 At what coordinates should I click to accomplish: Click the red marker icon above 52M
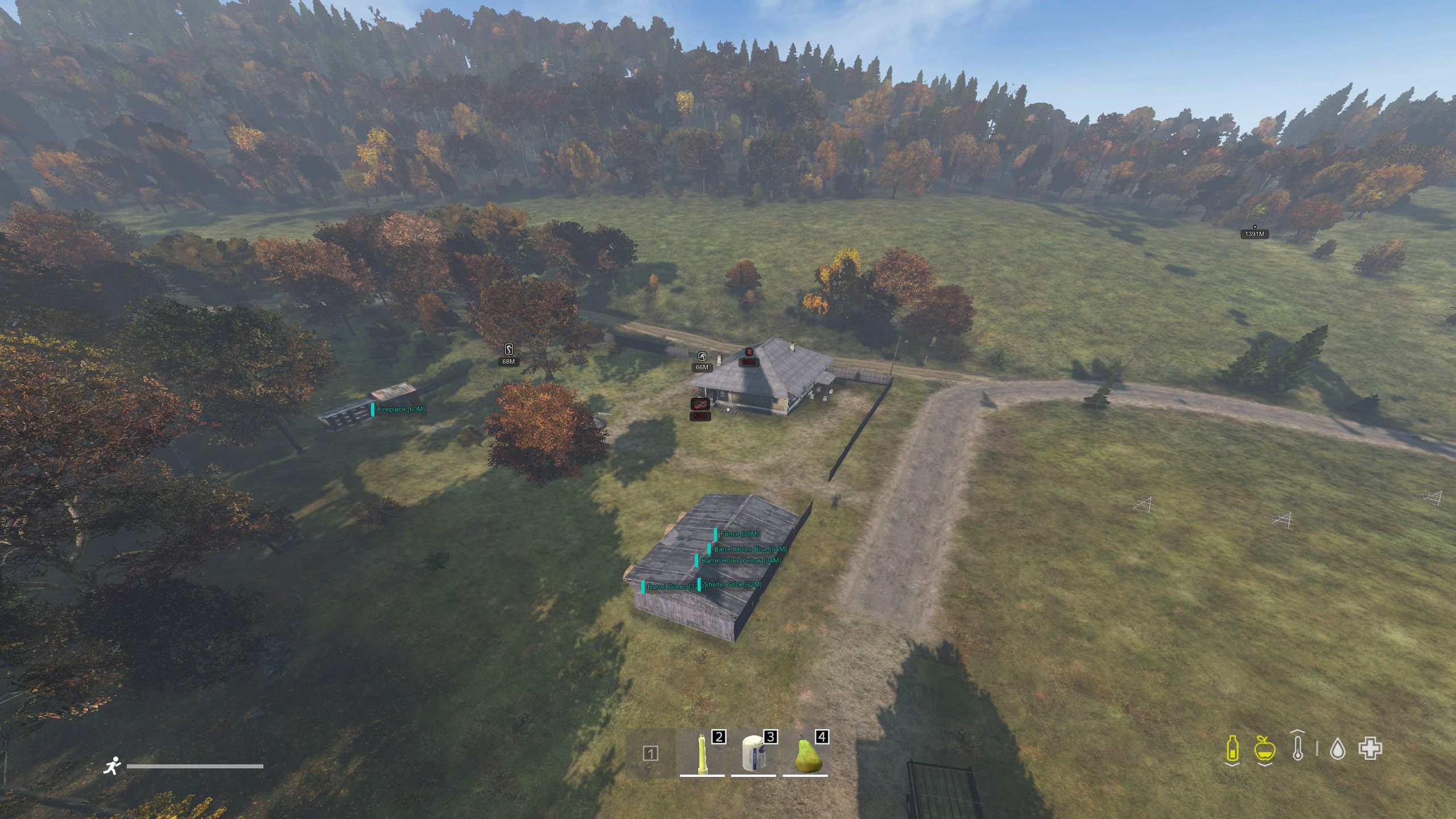[x=700, y=404]
